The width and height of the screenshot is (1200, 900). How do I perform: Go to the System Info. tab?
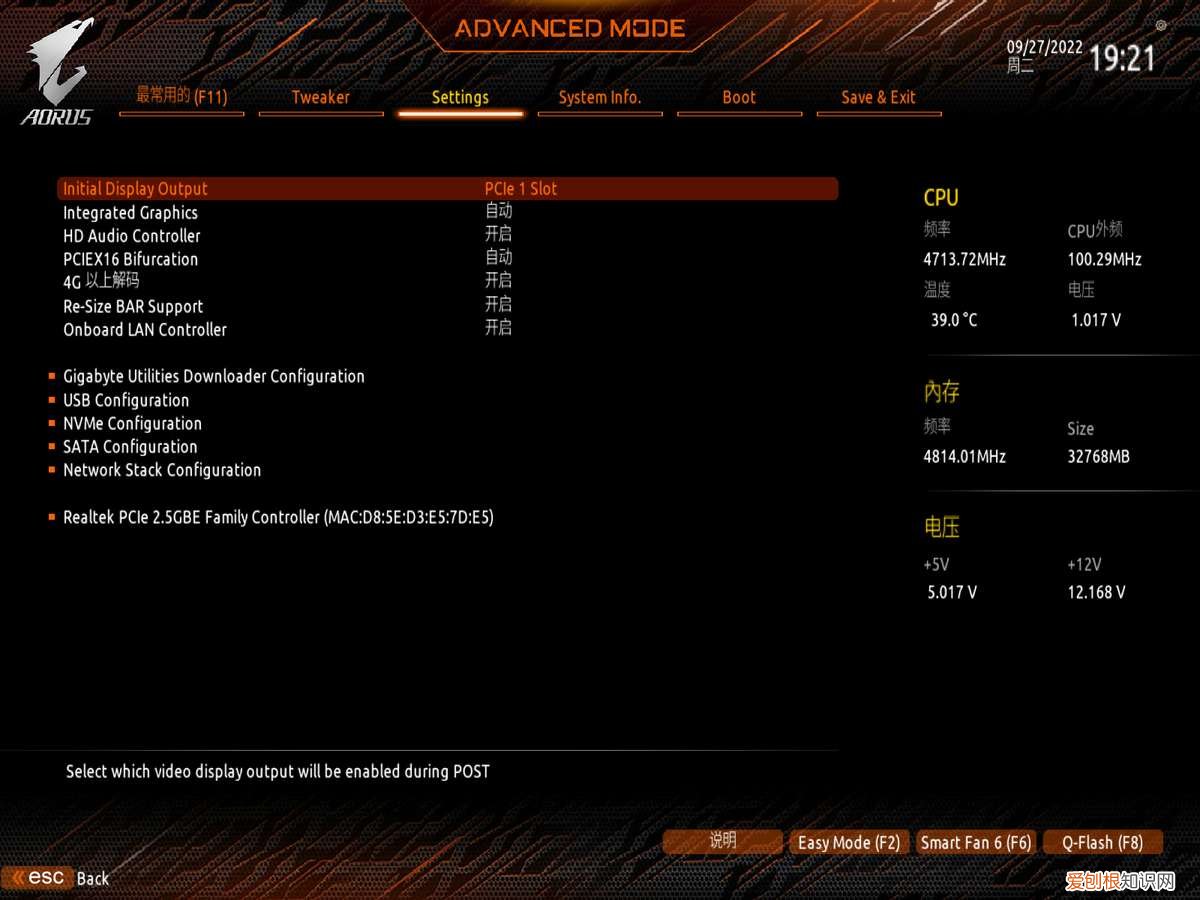(x=599, y=97)
